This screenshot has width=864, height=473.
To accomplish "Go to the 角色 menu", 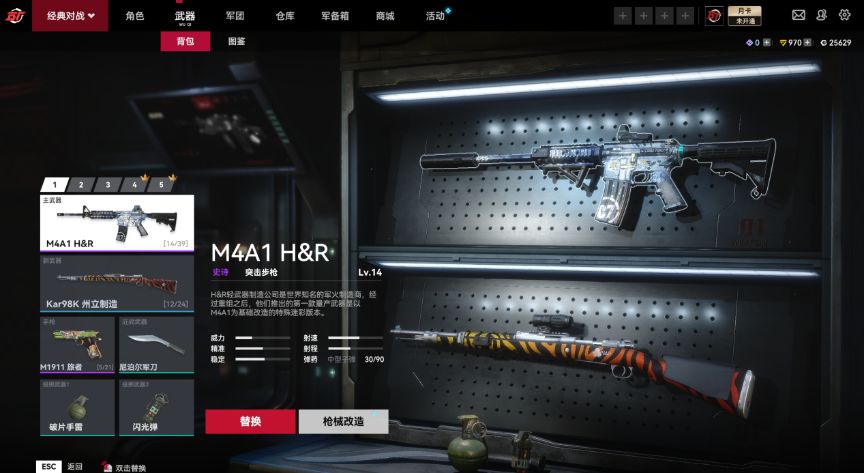I will [x=135, y=16].
